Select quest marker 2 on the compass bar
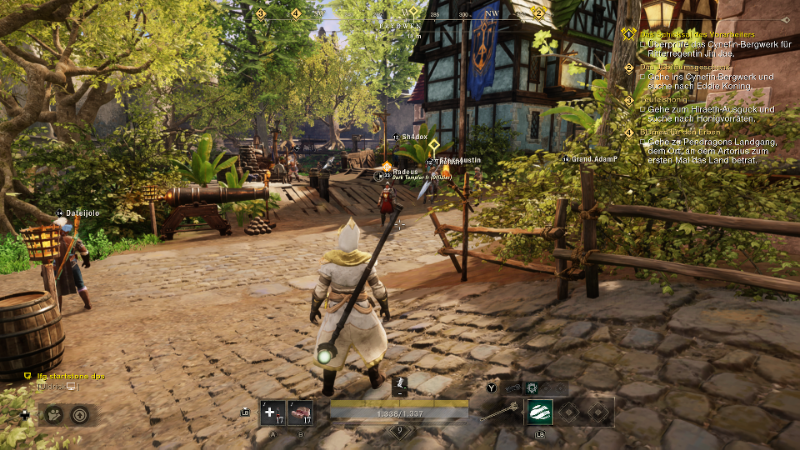 pos(538,13)
